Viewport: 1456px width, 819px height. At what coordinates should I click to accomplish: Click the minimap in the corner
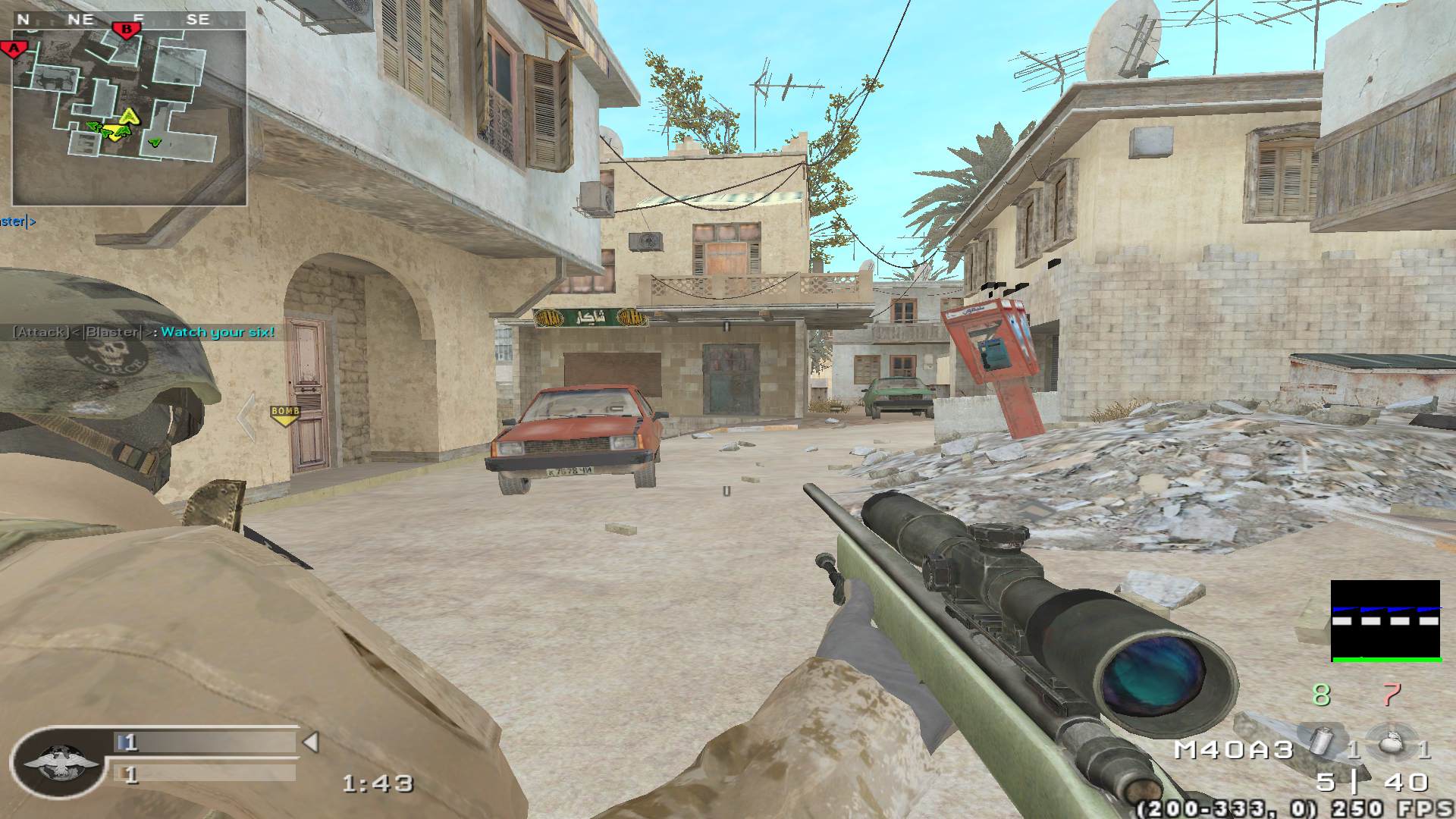(128, 118)
